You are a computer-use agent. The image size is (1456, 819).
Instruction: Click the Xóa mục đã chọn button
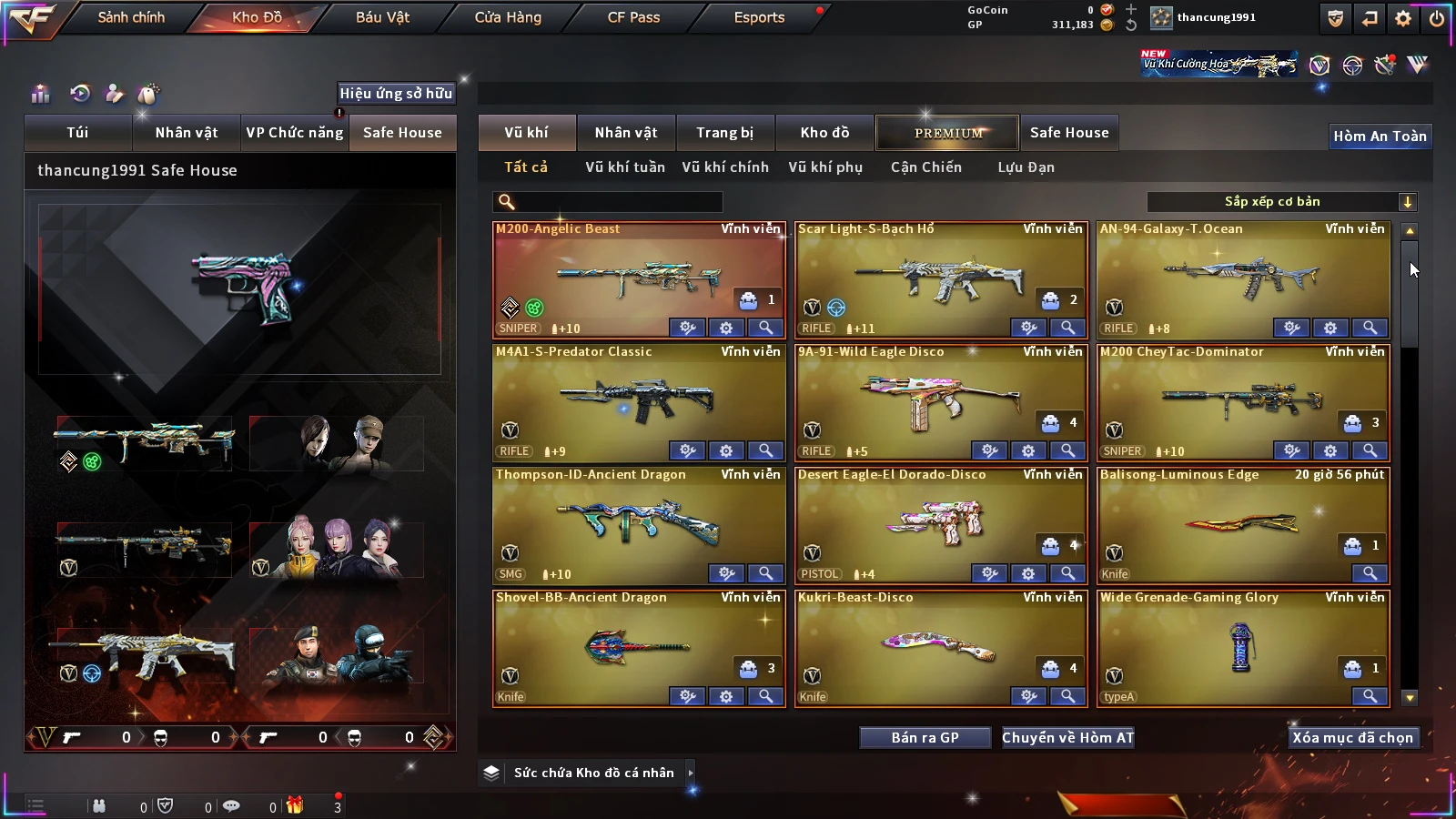click(x=1352, y=738)
